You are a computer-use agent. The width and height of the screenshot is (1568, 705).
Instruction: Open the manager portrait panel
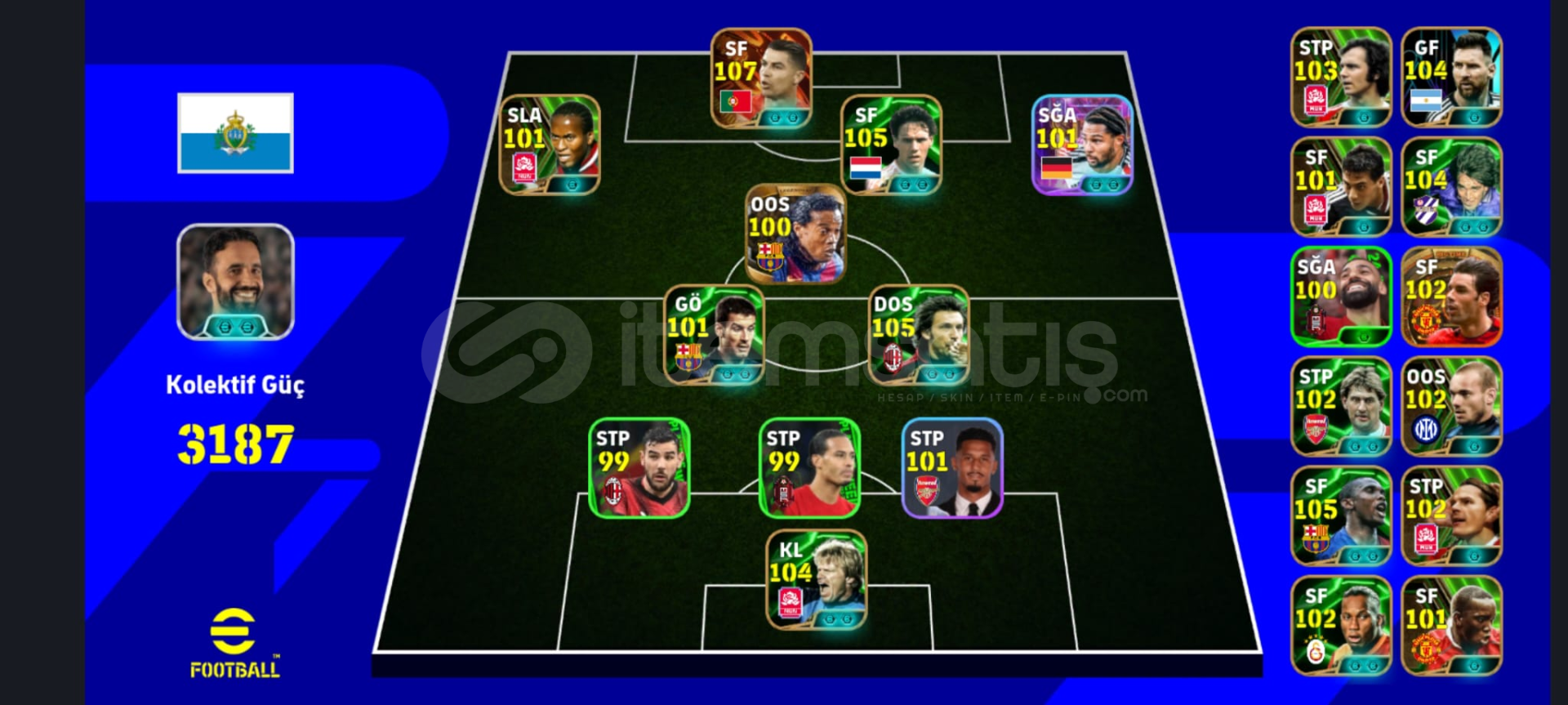click(234, 282)
